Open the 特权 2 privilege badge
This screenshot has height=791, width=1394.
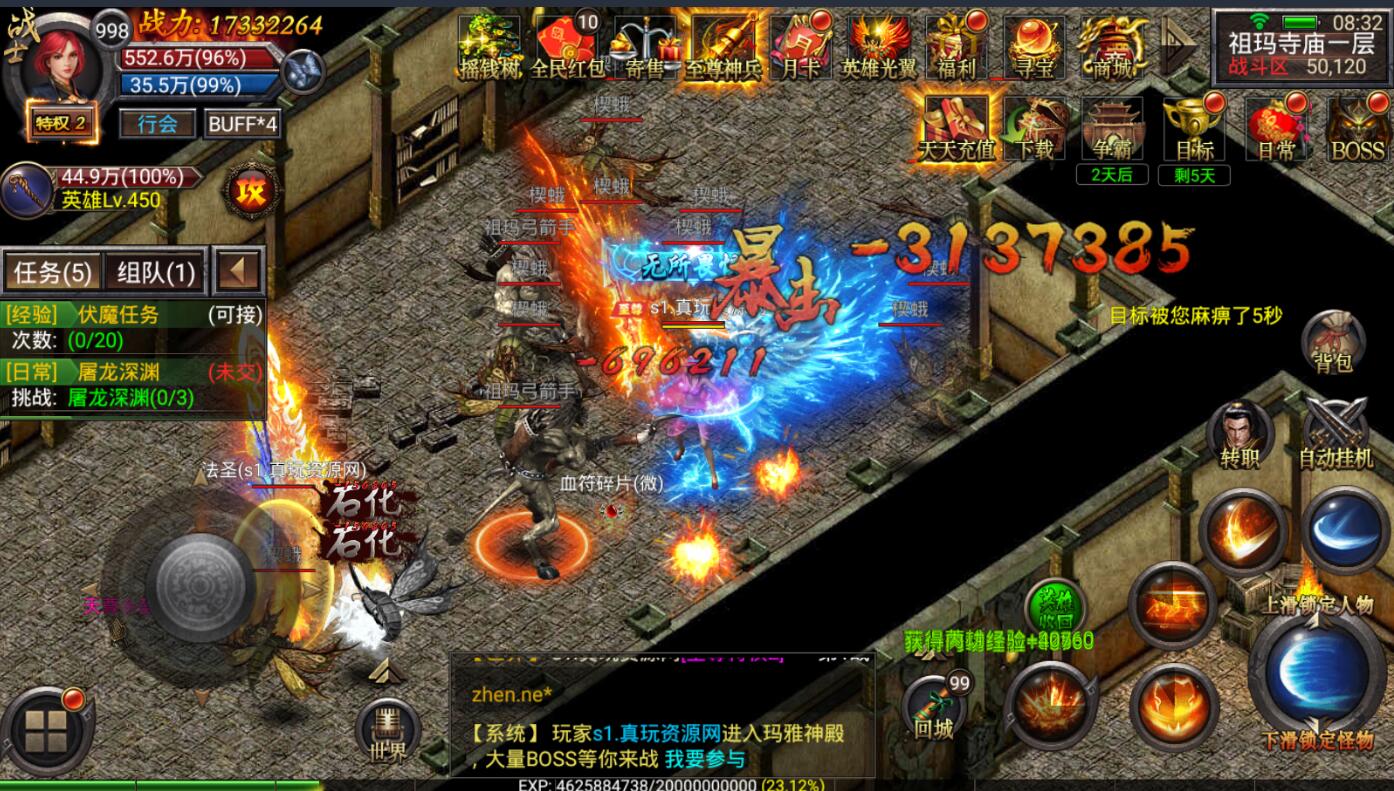[x=62, y=124]
